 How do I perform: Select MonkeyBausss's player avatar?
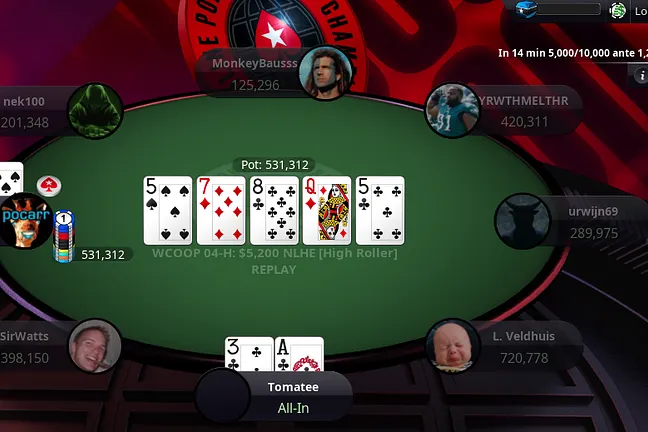click(x=322, y=71)
